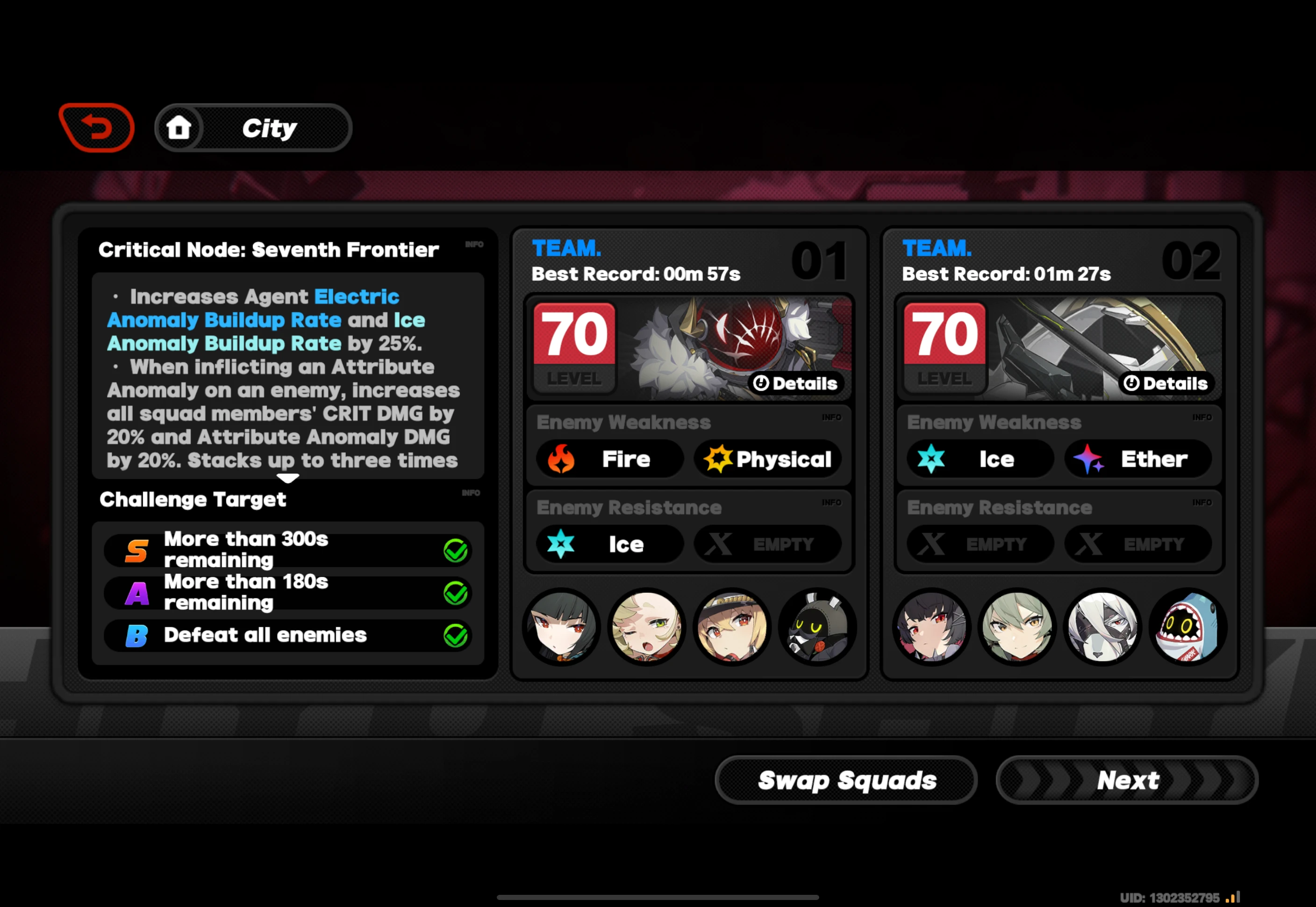
Task: Toggle the checkmark for More than 180s remaining
Action: coord(456,592)
